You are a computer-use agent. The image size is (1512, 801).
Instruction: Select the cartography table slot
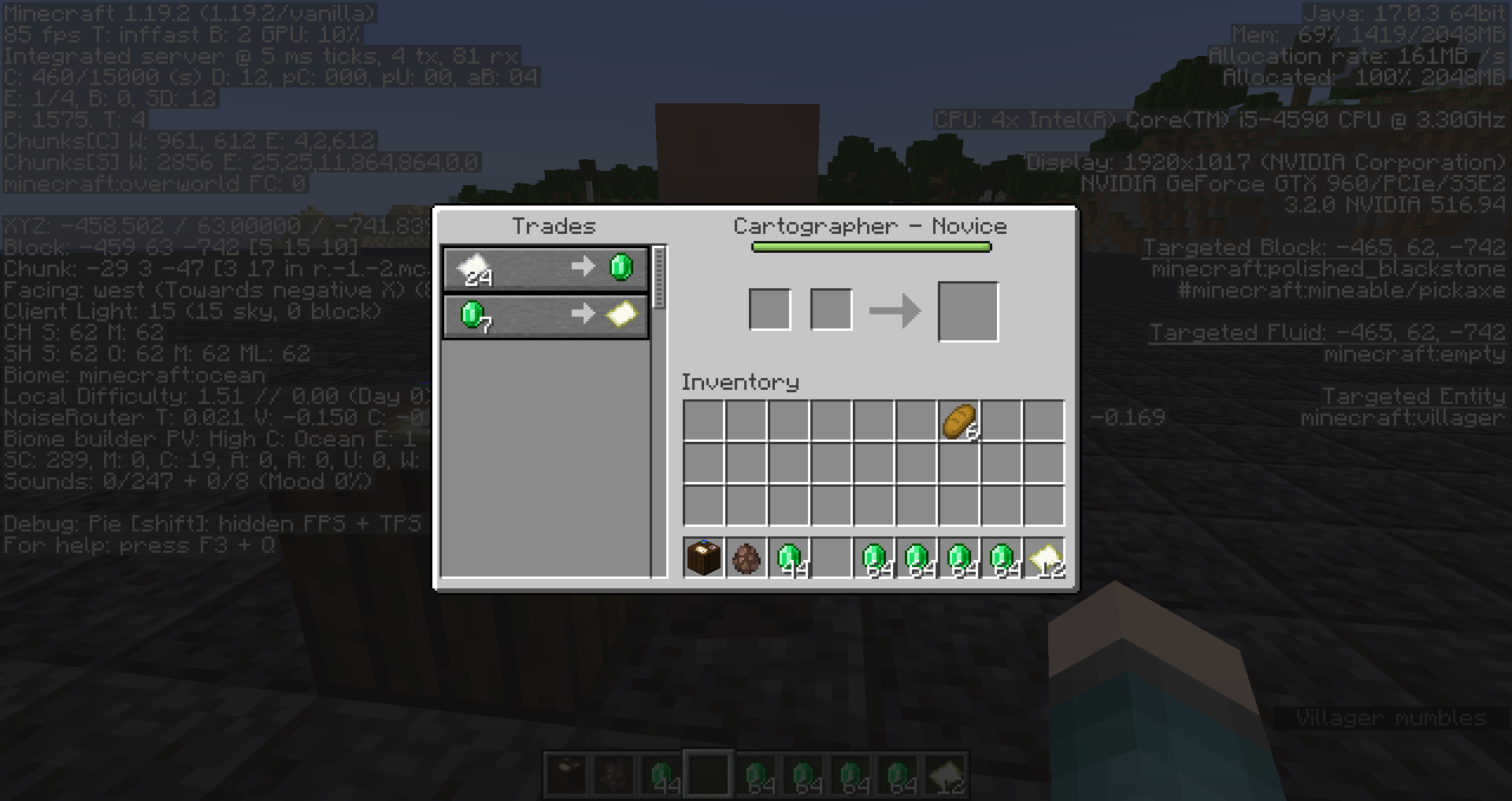pyautogui.click(x=704, y=558)
